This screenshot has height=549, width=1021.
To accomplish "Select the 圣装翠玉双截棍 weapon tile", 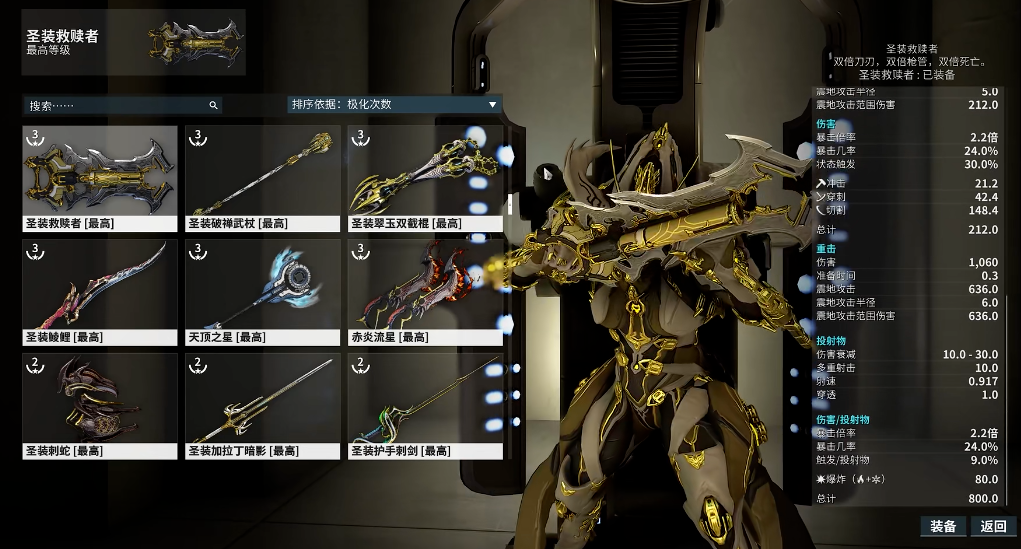I will click(x=425, y=178).
